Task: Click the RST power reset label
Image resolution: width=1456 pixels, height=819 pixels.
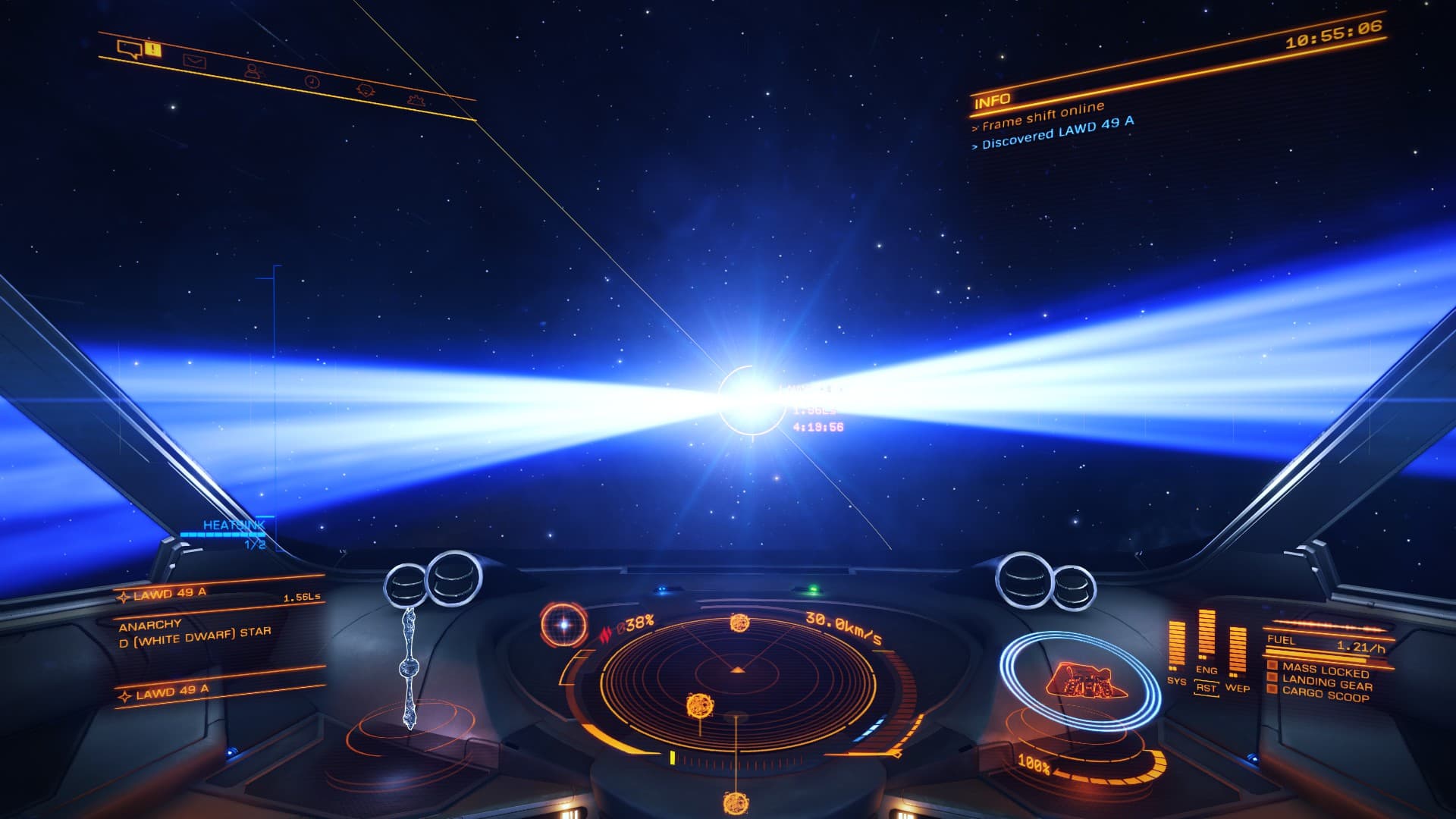Action: tap(1206, 689)
